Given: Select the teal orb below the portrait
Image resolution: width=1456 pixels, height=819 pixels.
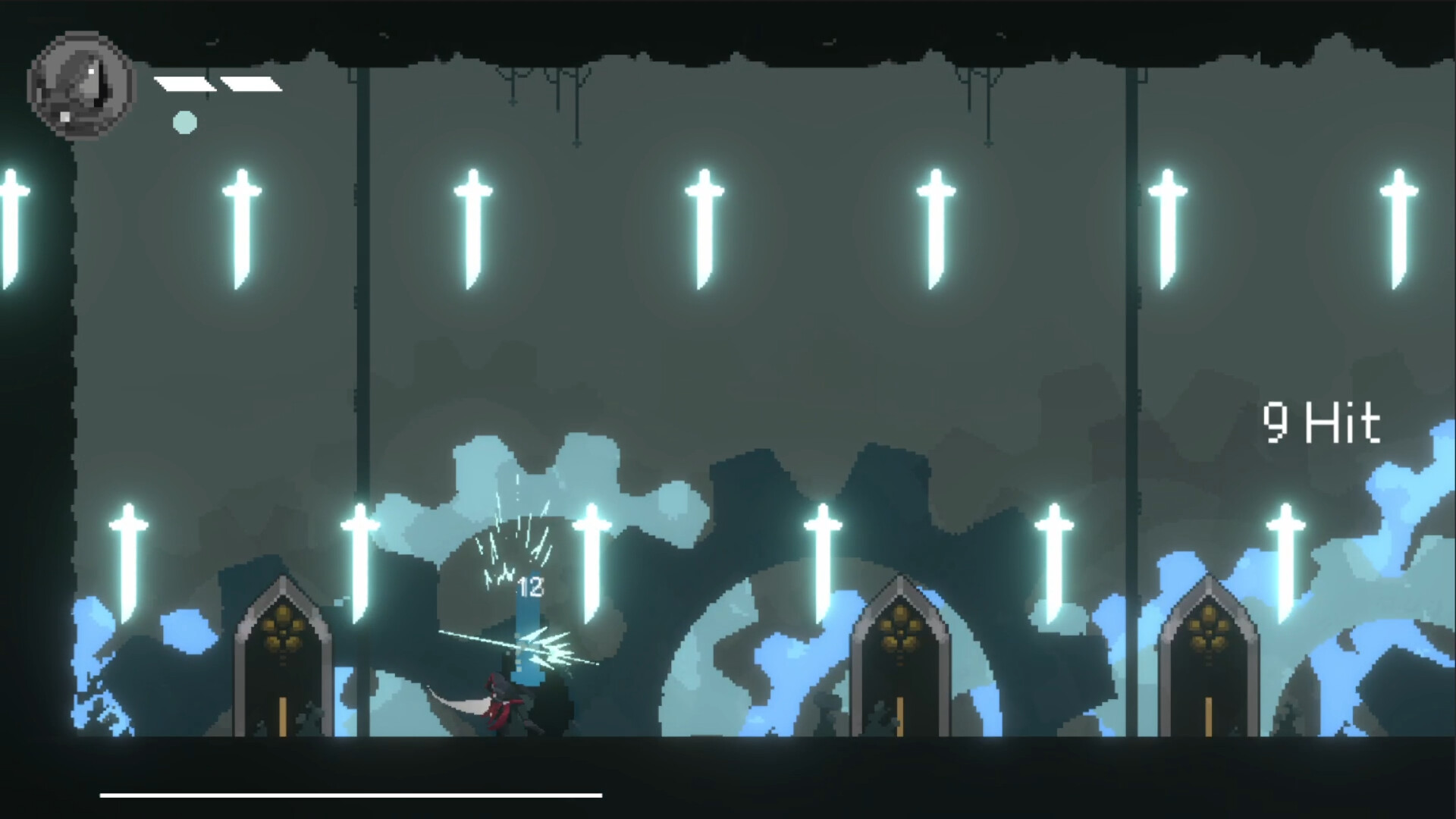Looking at the screenshot, I should [184, 121].
